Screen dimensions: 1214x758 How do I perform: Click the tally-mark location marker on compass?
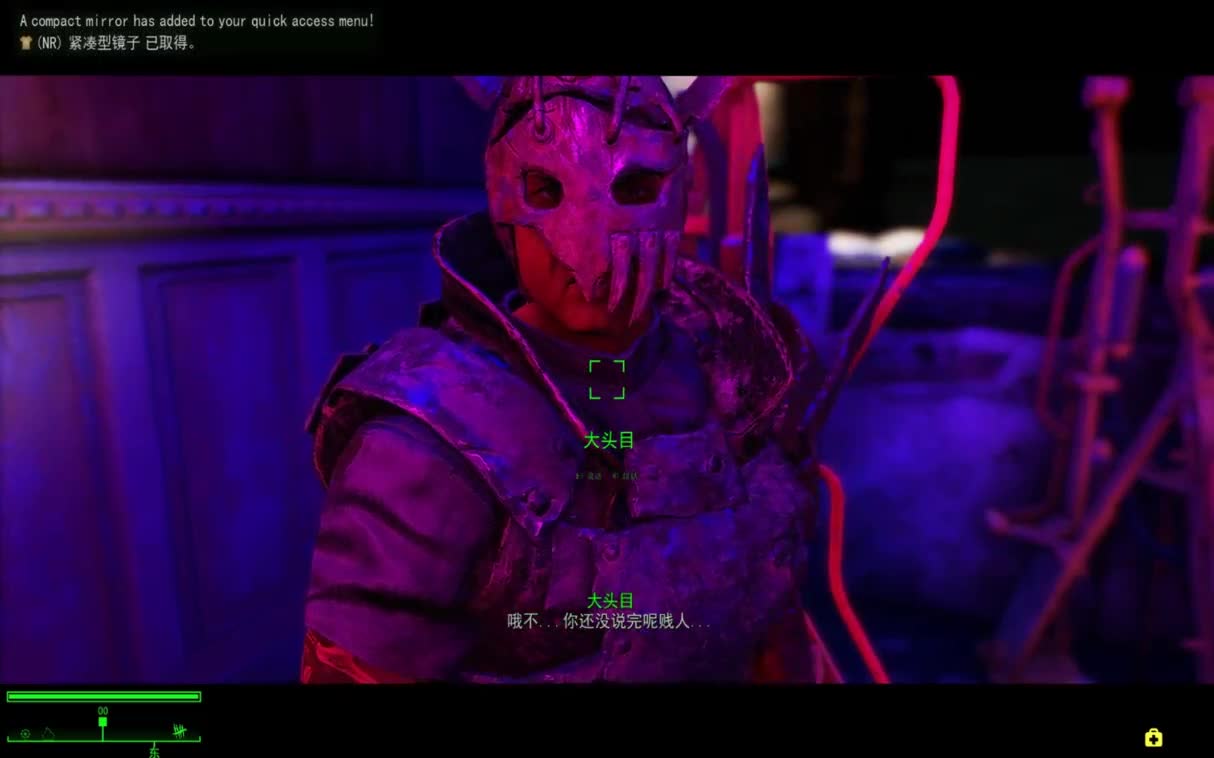[x=179, y=731]
